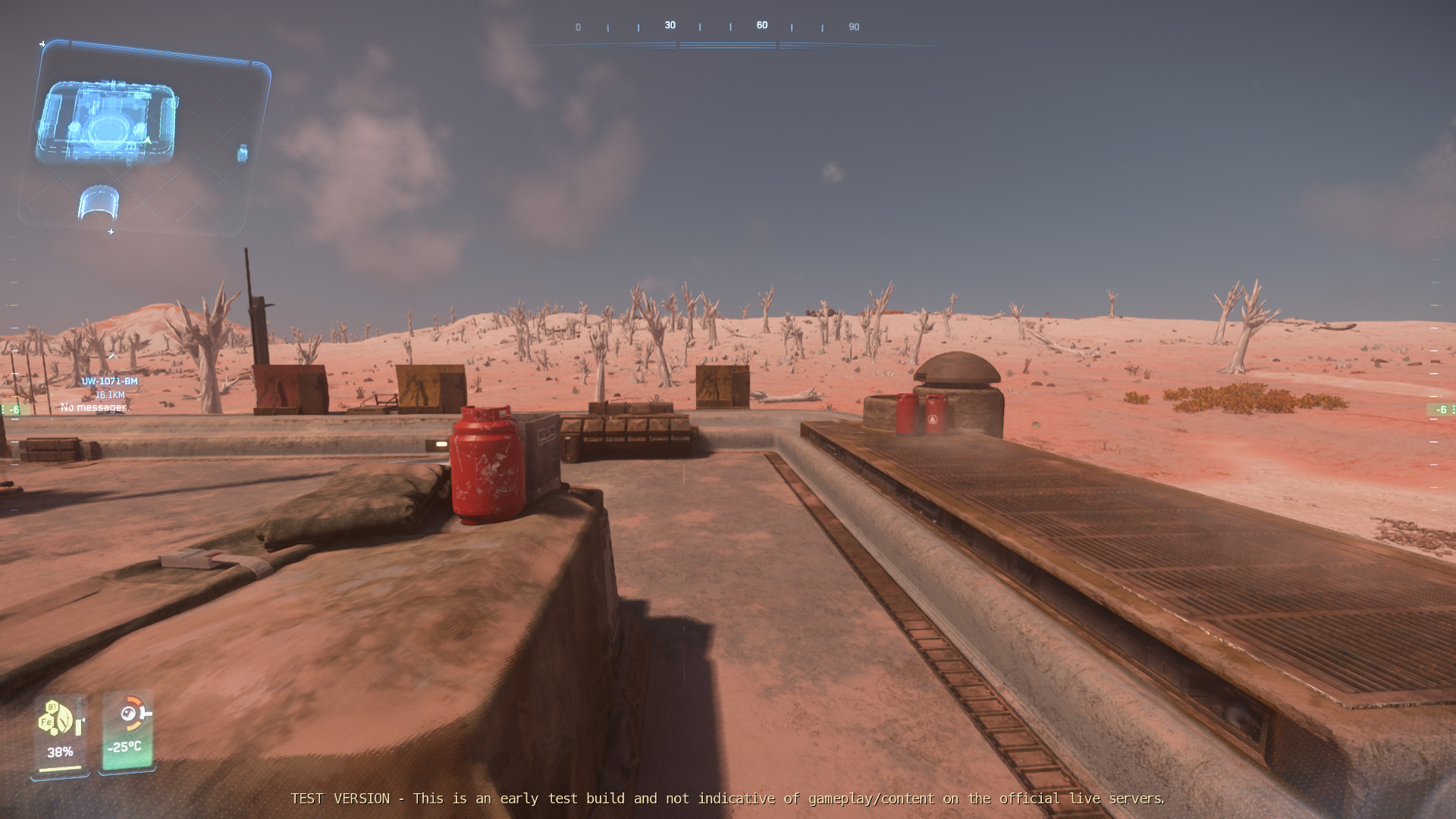The width and height of the screenshot is (1456, 819).
Task: Click the B1 hexagon nutrient badge
Action: (x=53, y=707)
